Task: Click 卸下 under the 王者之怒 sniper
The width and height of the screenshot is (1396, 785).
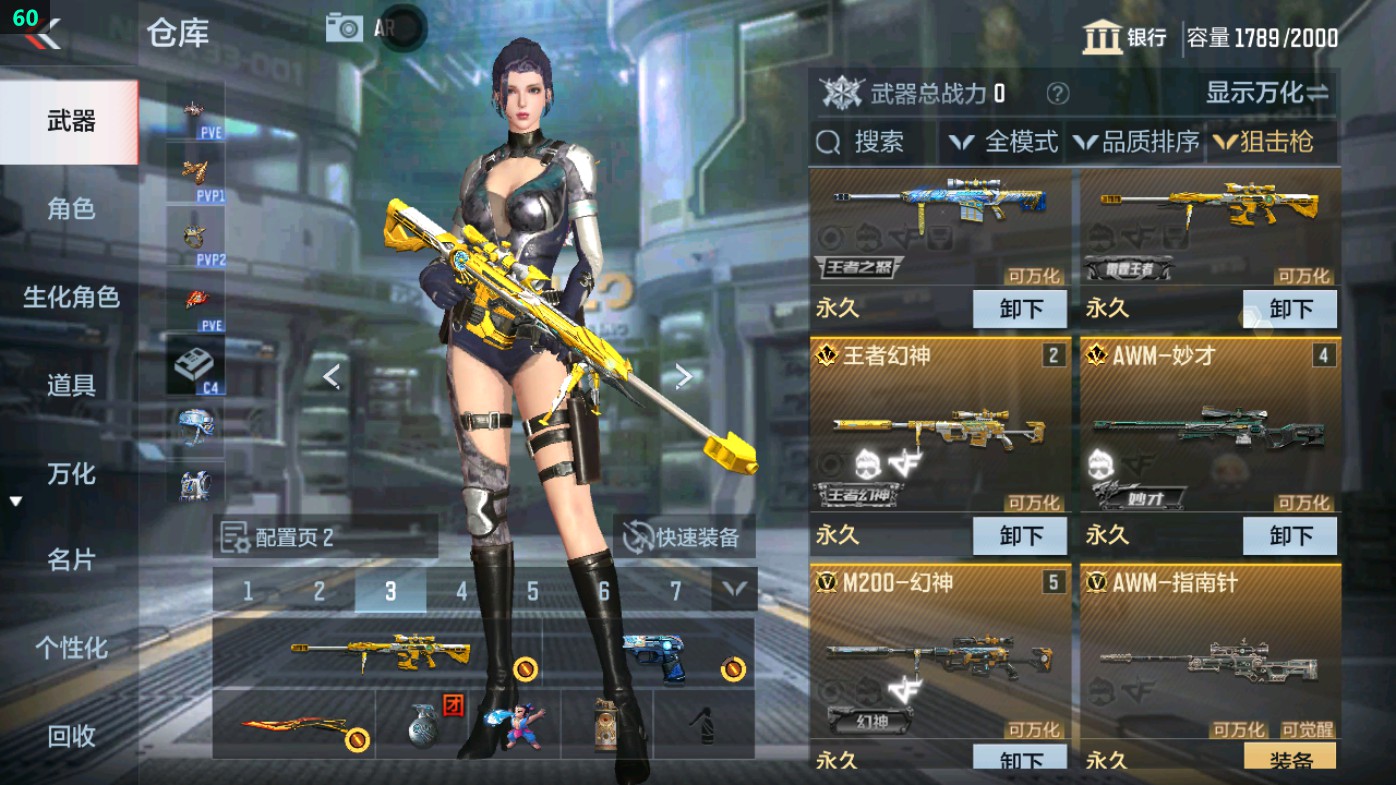Action: point(1021,309)
